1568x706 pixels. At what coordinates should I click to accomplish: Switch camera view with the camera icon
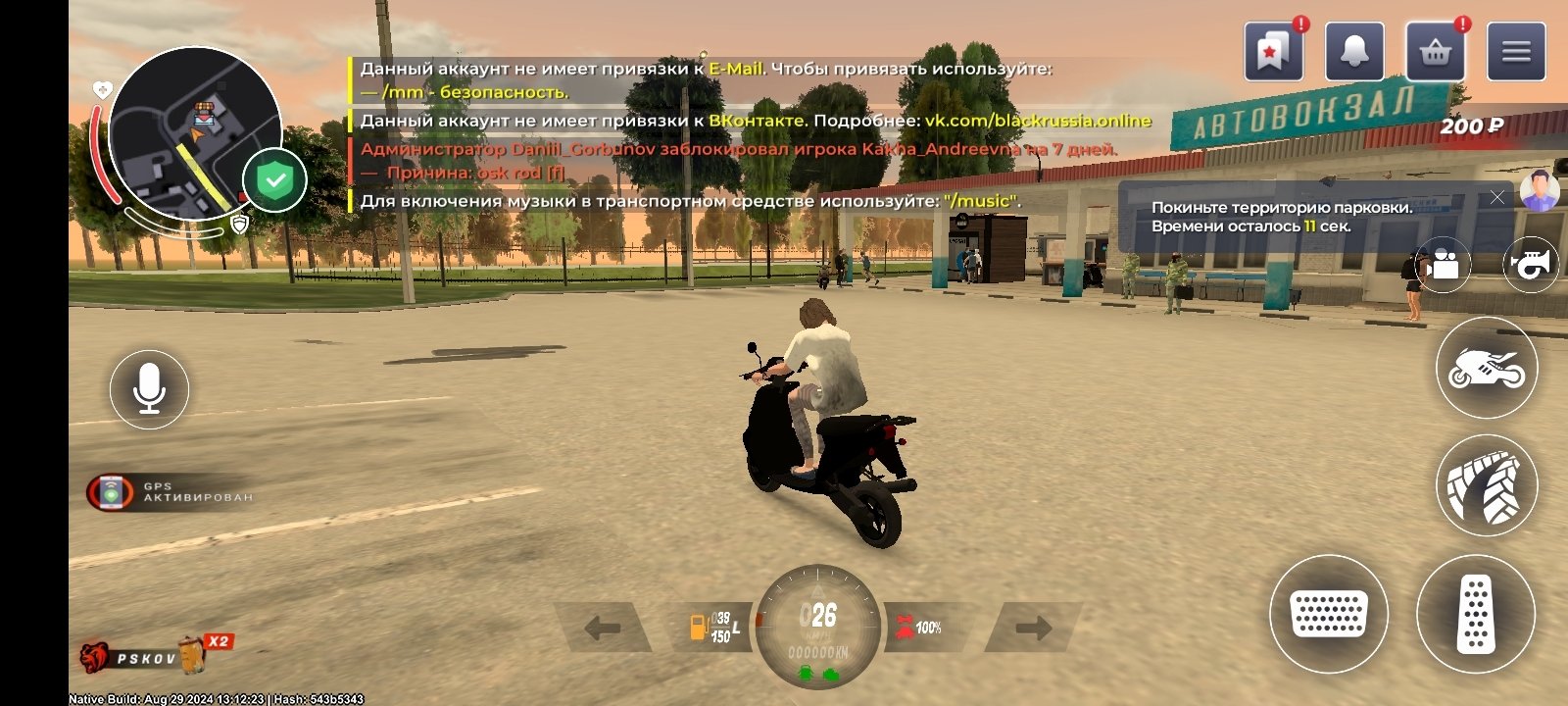pos(1441,266)
